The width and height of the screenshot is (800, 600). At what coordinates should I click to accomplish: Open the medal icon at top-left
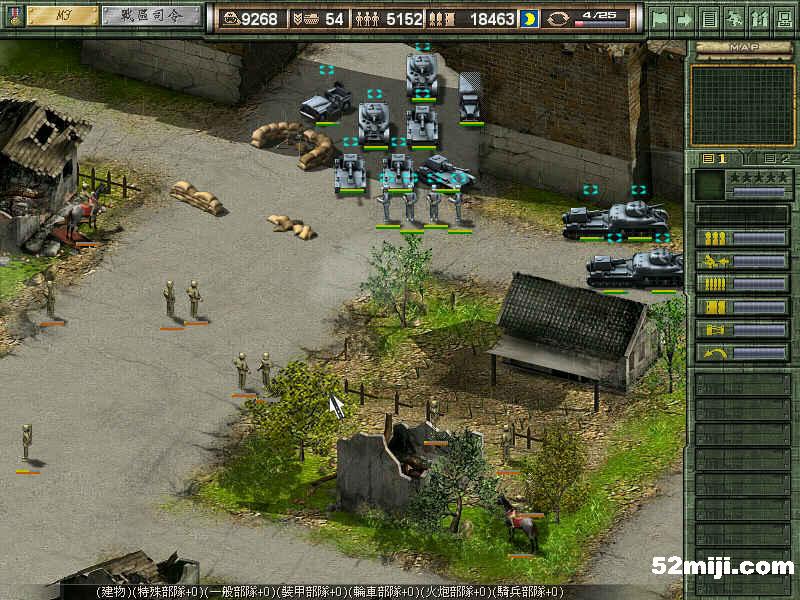11,17
